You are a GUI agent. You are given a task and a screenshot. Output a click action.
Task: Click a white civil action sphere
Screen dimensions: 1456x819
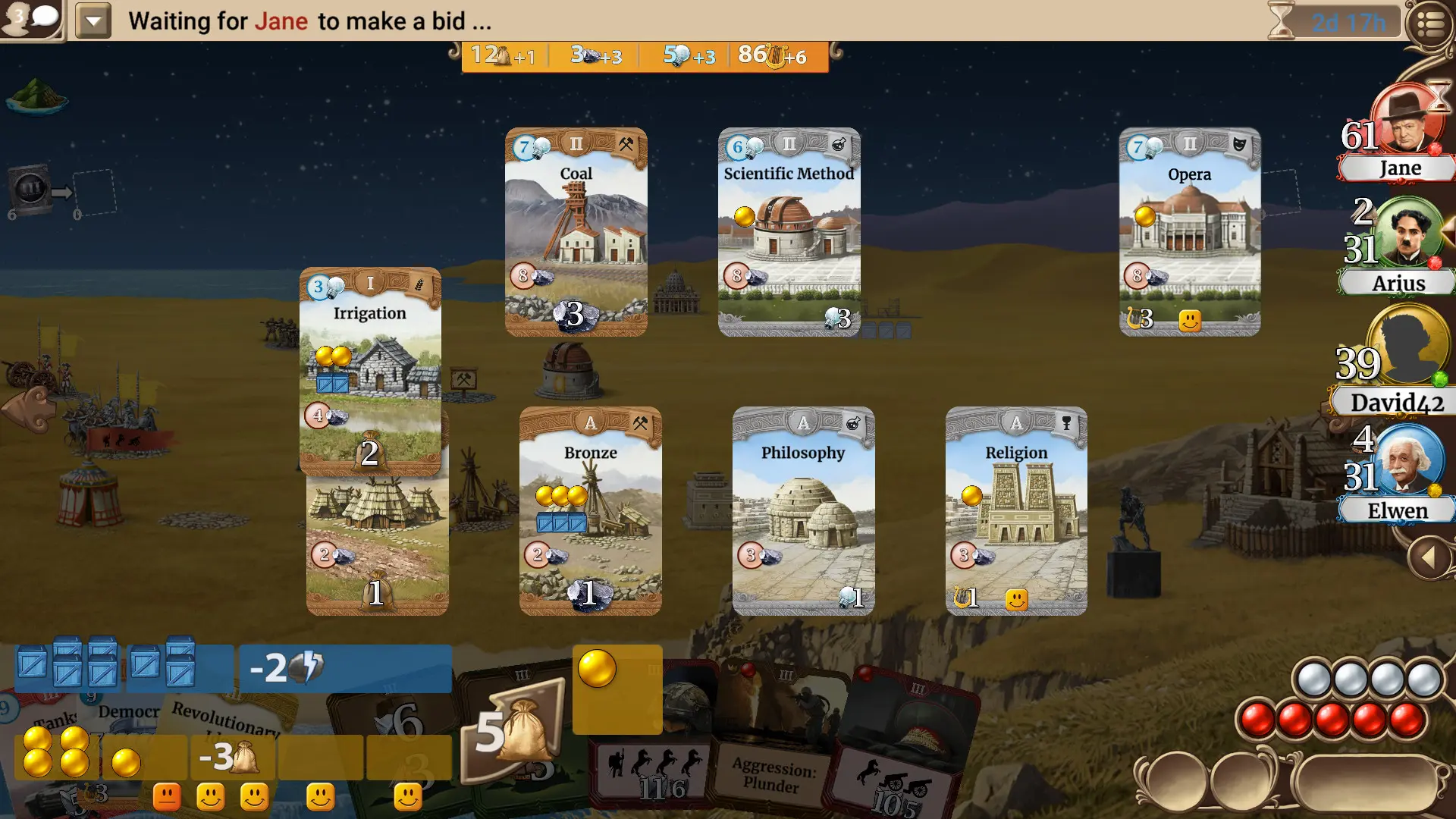(x=1312, y=679)
